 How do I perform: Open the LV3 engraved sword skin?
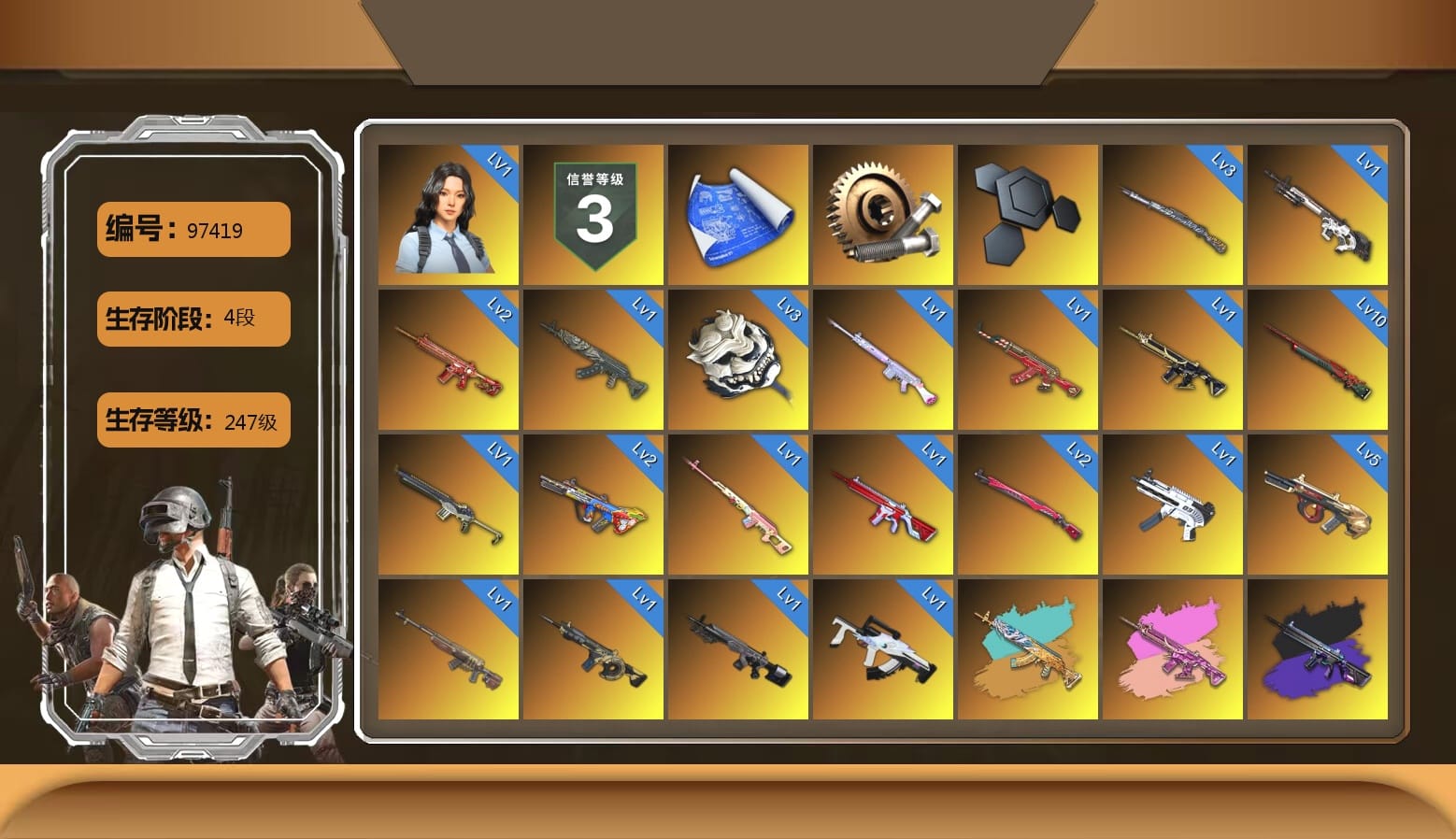(1175, 213)
